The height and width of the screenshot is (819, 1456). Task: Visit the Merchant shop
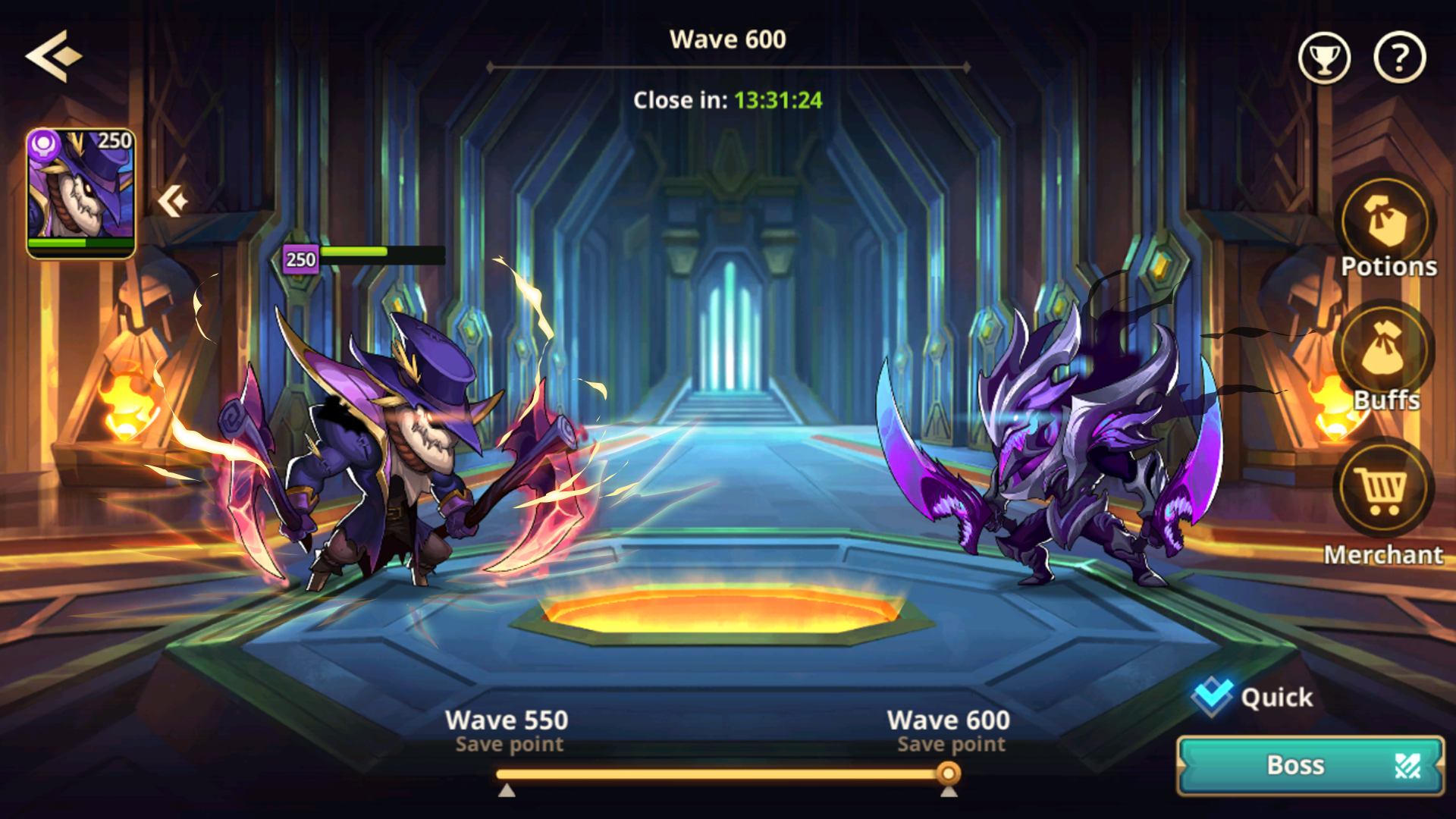(1383, 489)
